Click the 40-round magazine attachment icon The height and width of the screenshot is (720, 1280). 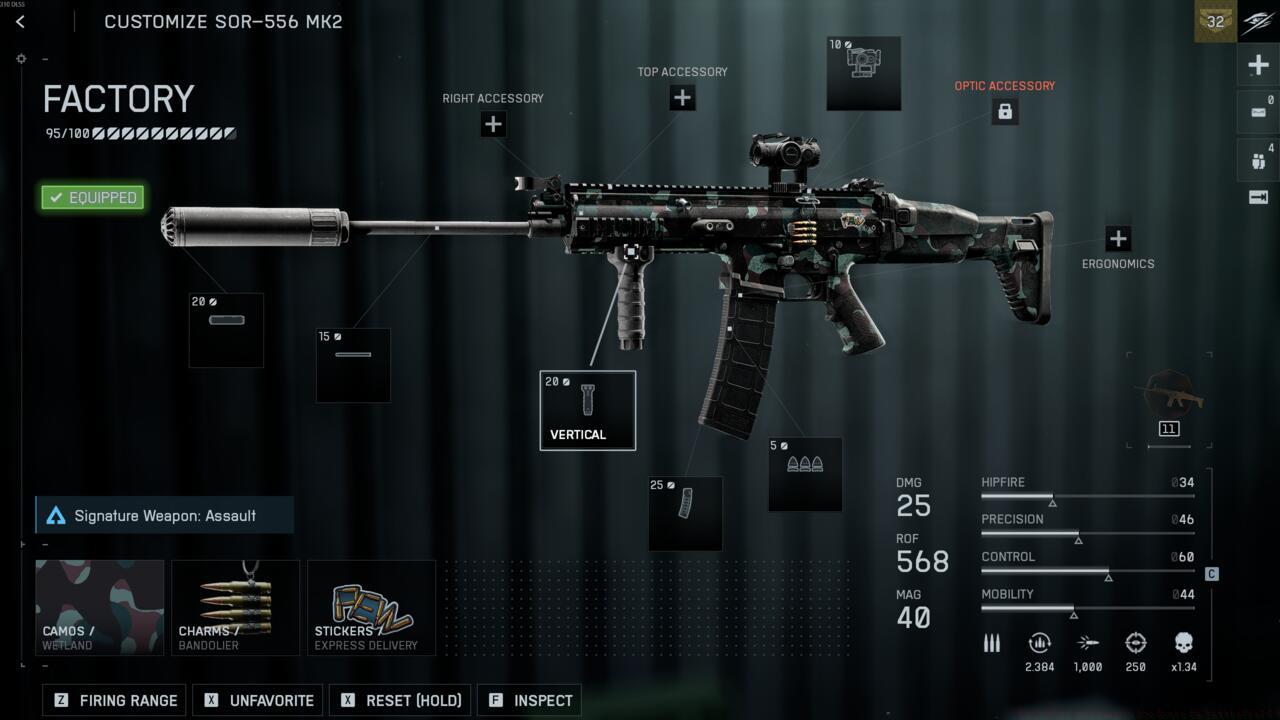[x=685, y=512]
